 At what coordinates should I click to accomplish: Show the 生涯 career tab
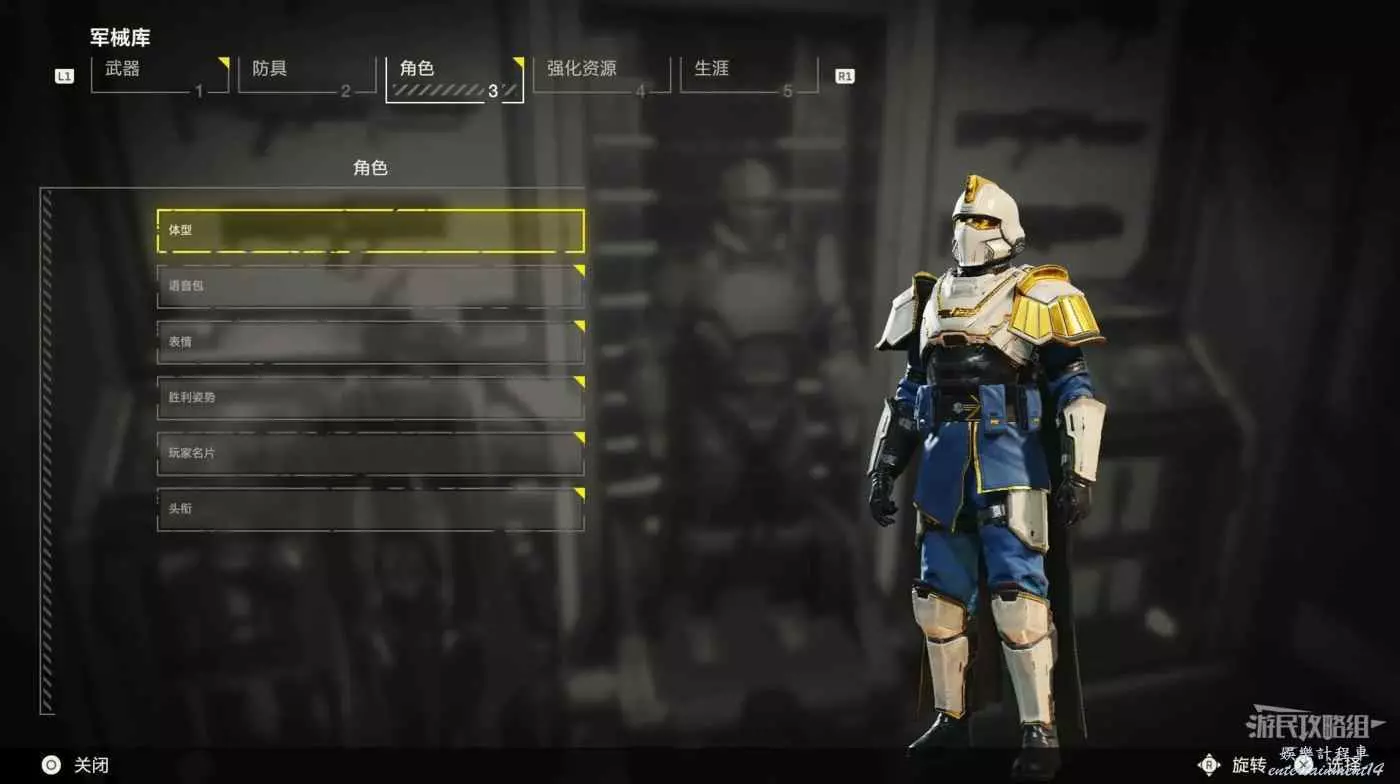click(748, 74)
